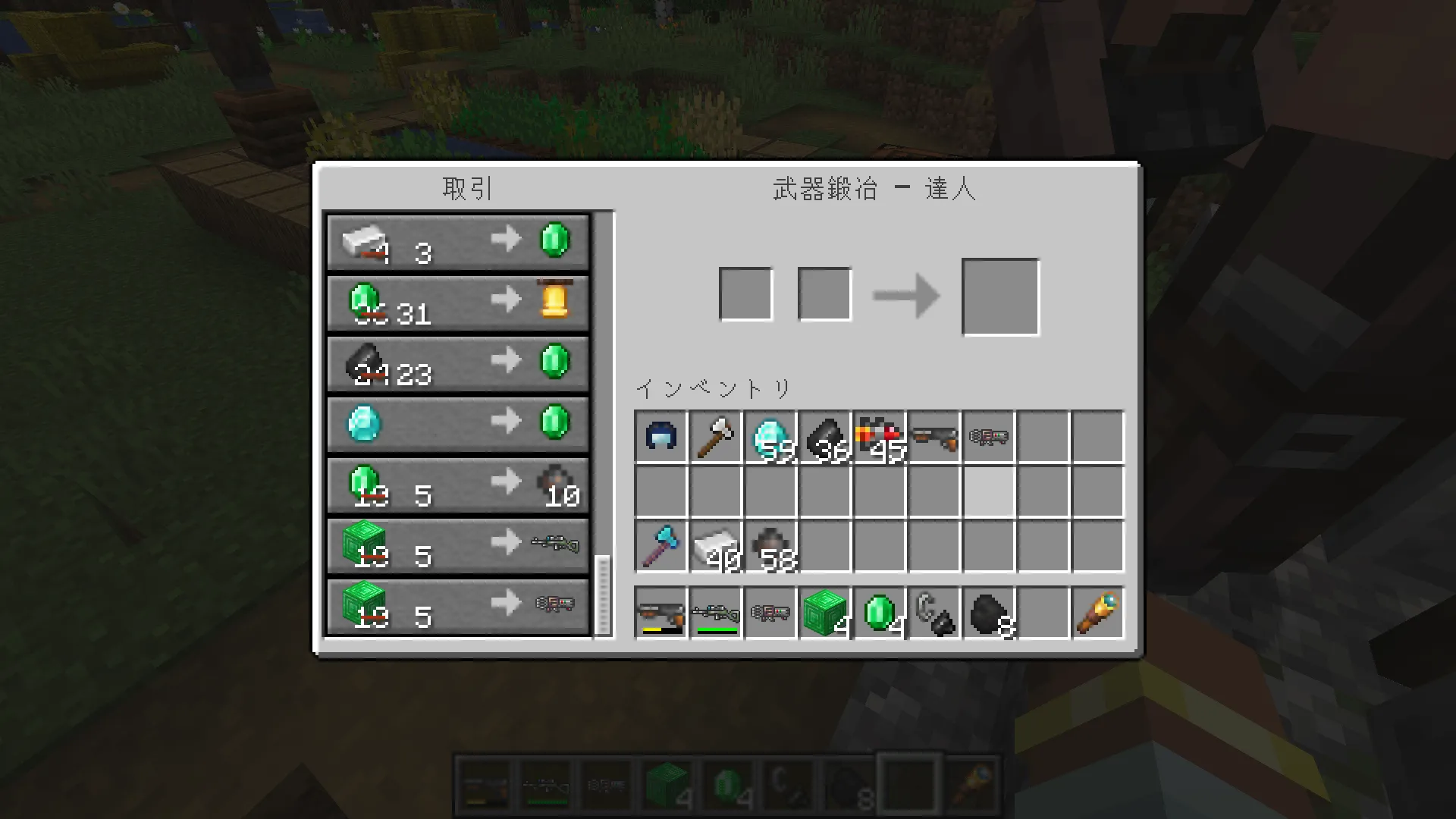Image resolution: width=1456 pixels, height=819 pixels.
Task: Choose the diamond for emerald trade offer
Action: tap(455, 422)
